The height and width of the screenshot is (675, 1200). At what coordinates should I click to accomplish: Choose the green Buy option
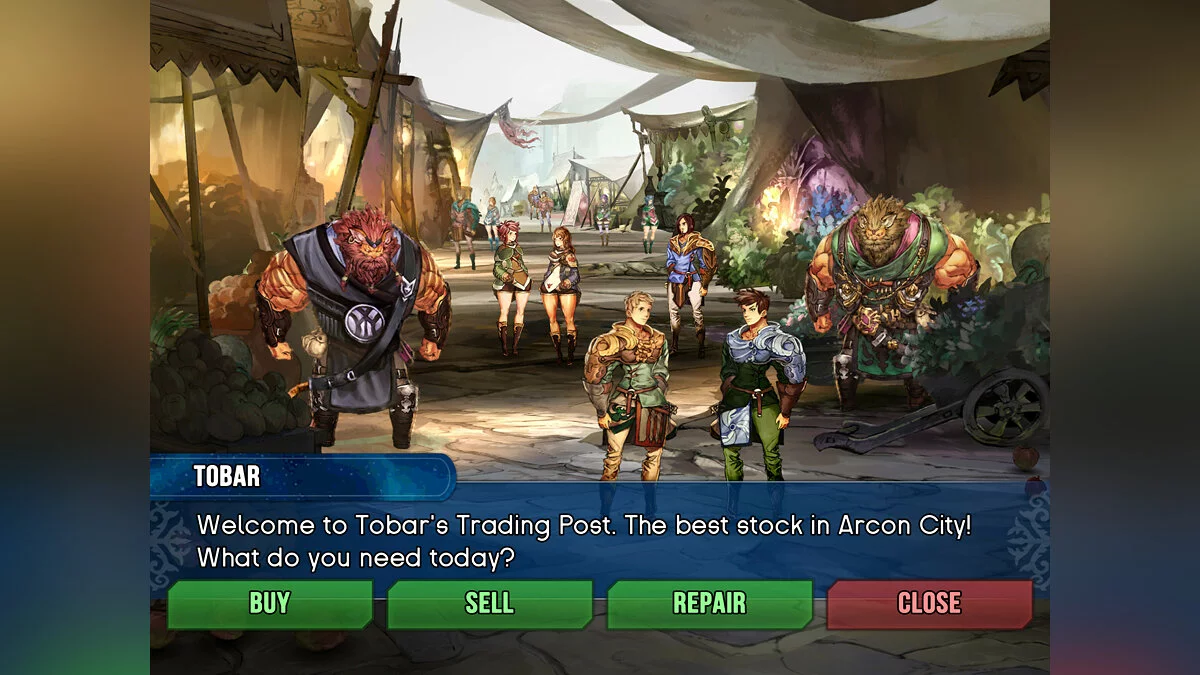coord(269,604)
